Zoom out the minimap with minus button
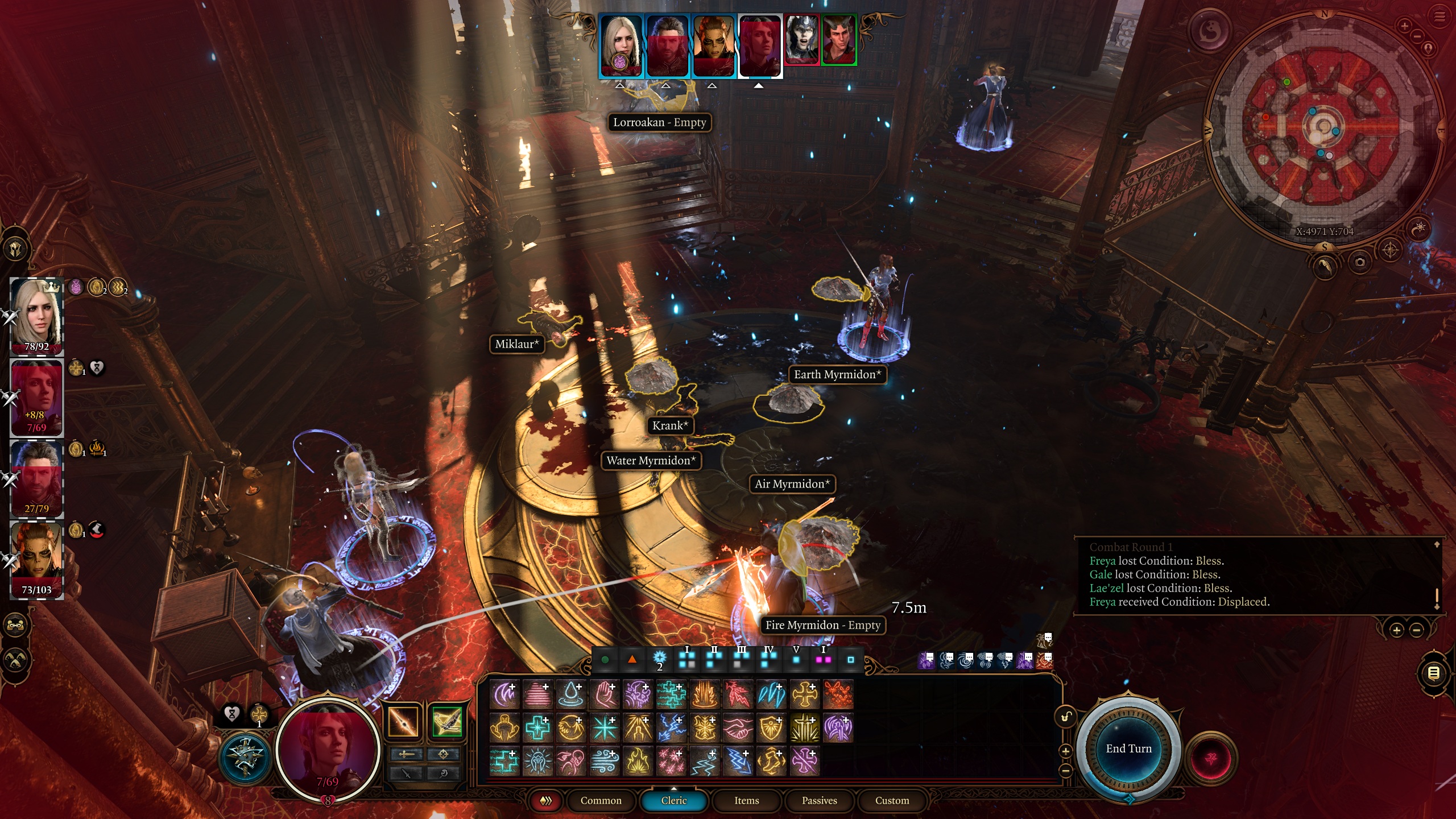The height and width of the screenshot is (819, 1456). [x=1416, y=36]
